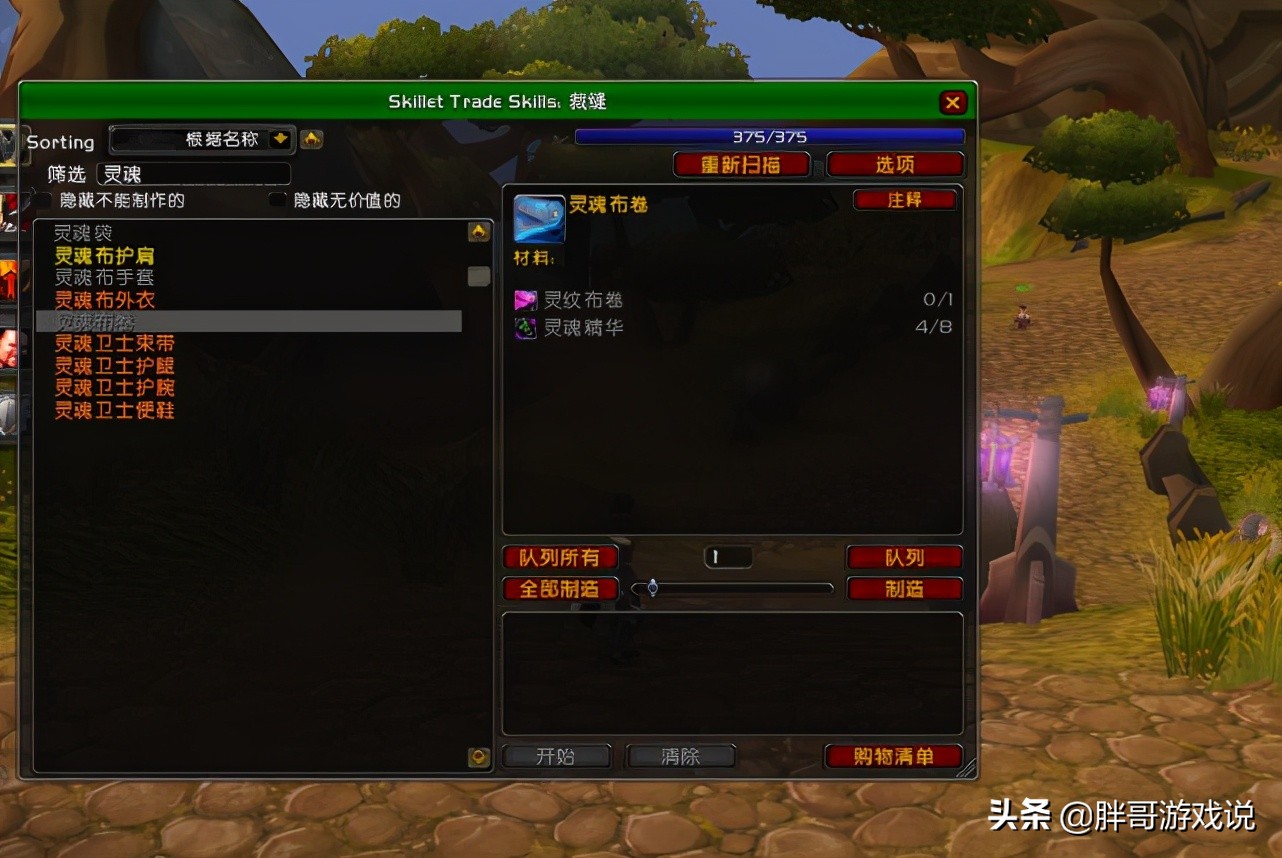Open the 购物清单 shopping list
Image resolution: width=1282 pixels, height=858 pixels.
tap(893, 756)
